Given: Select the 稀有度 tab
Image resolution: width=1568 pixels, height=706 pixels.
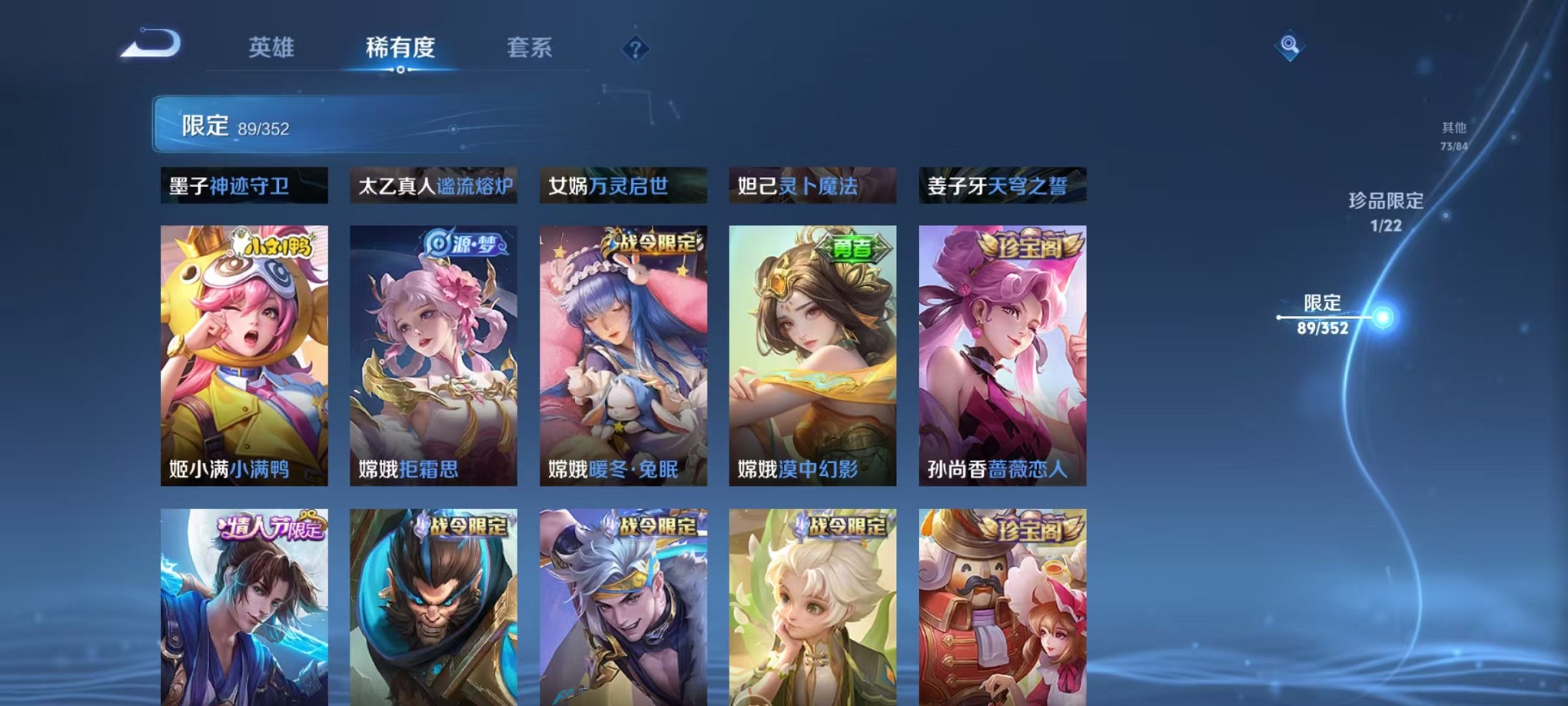Looking at the screenshot, I should pyautogui.click(x=400, y=48).
